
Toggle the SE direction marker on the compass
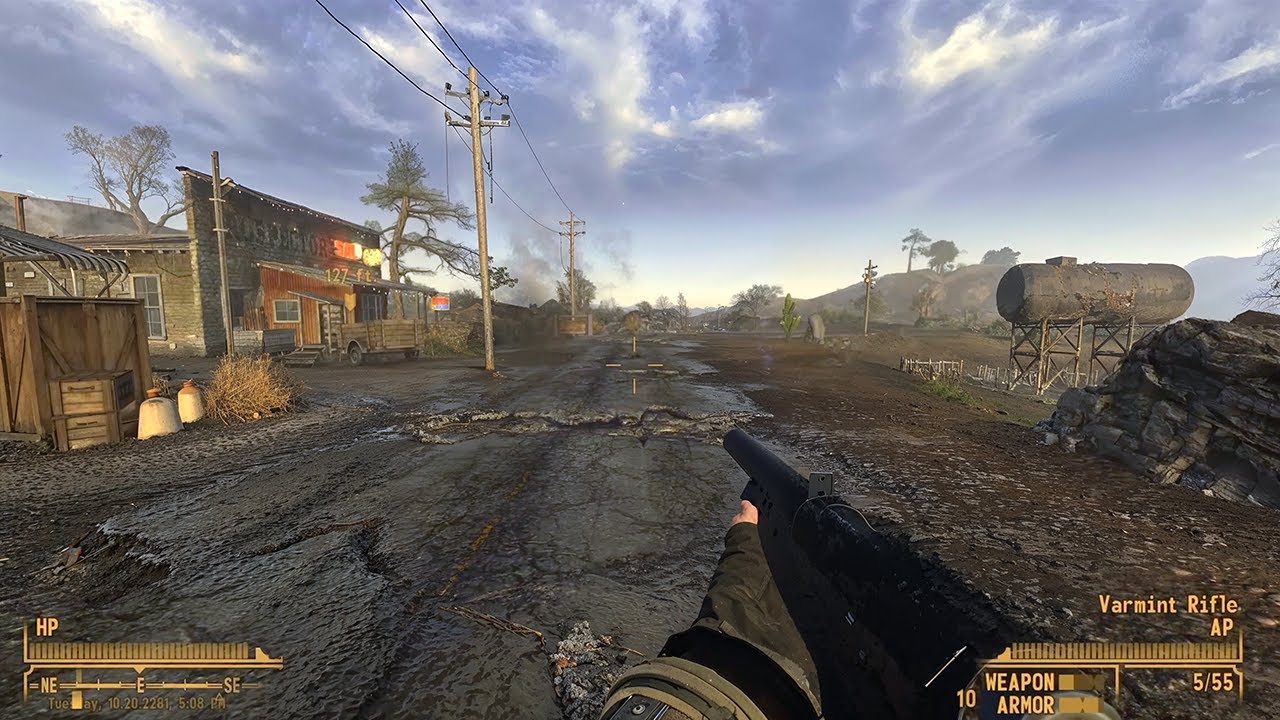tap(234, 685)
